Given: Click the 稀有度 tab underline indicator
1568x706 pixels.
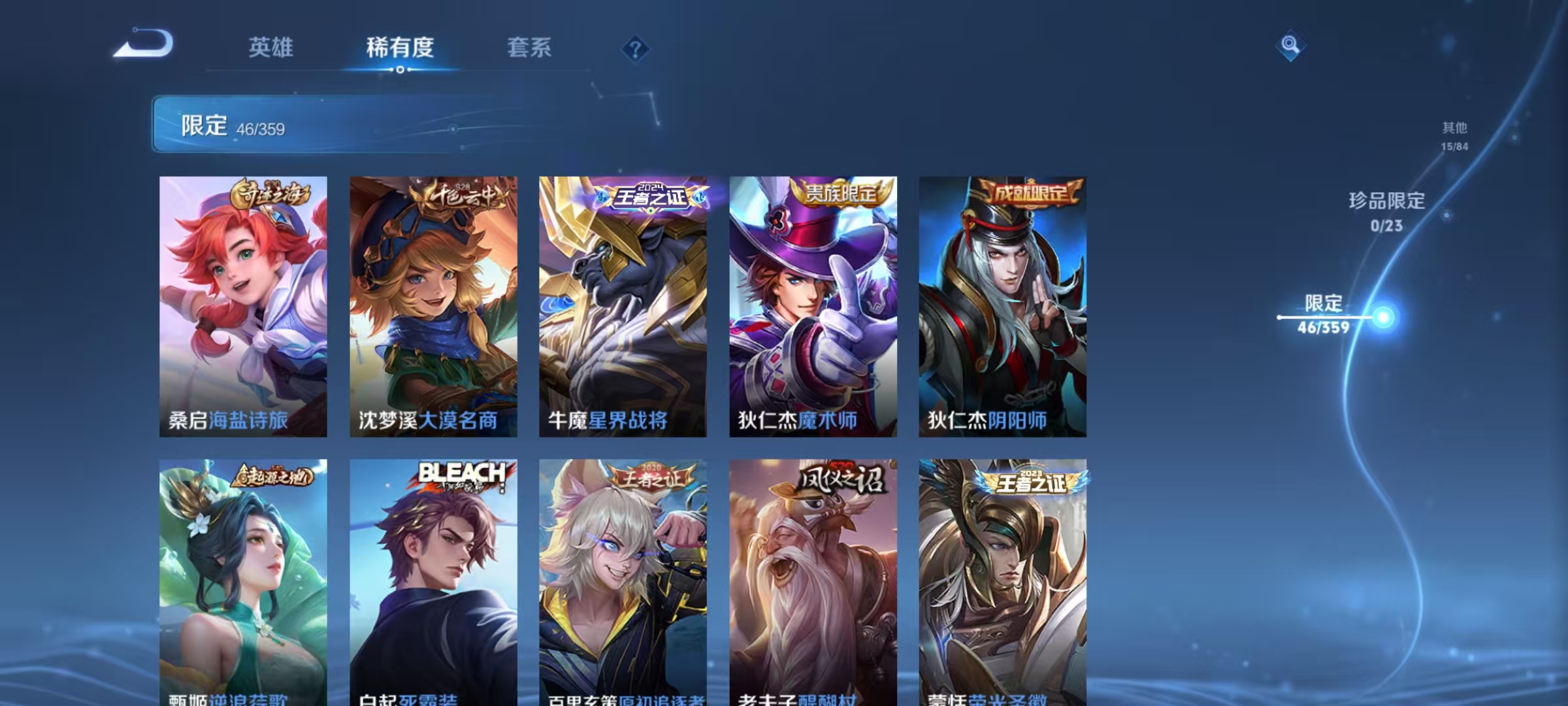Looking at the screenshot, I should (400, 69).
